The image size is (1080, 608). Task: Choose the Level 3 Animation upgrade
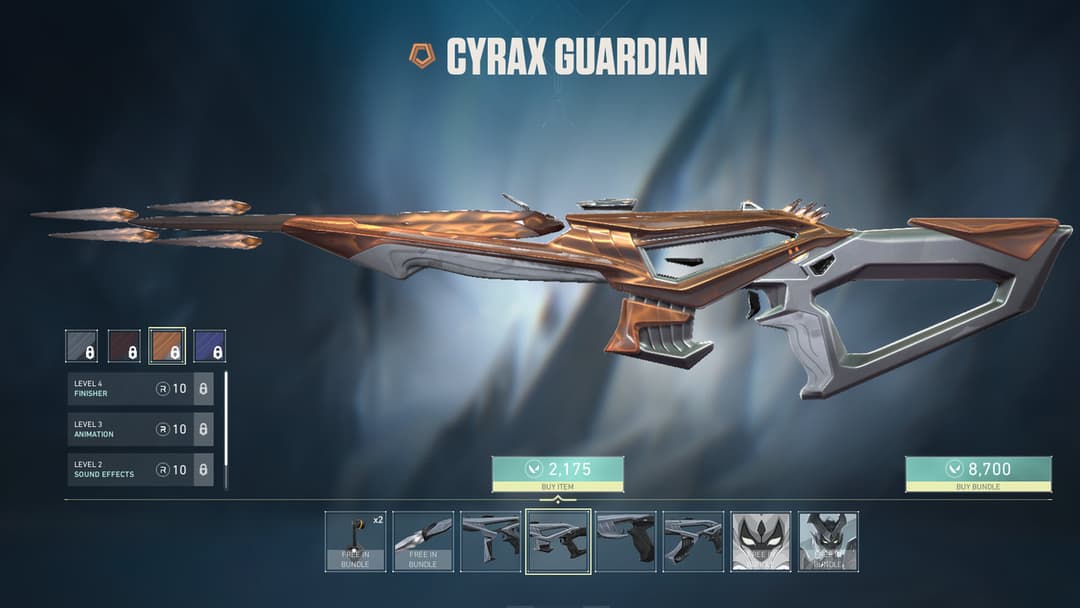click(x=140, y=429)
